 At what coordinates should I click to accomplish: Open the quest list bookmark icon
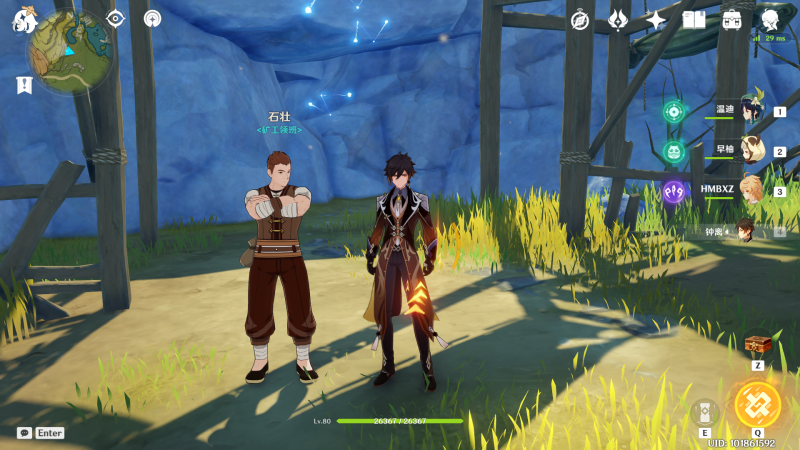tap(24, 85)
